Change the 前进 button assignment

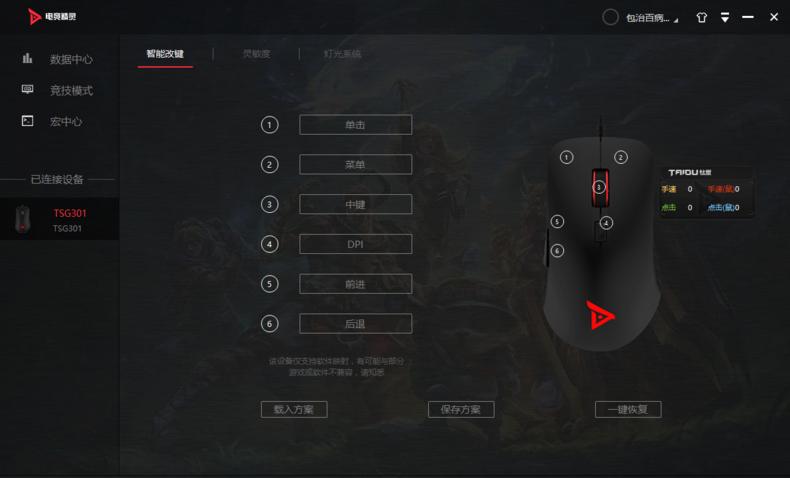[355, 284]
